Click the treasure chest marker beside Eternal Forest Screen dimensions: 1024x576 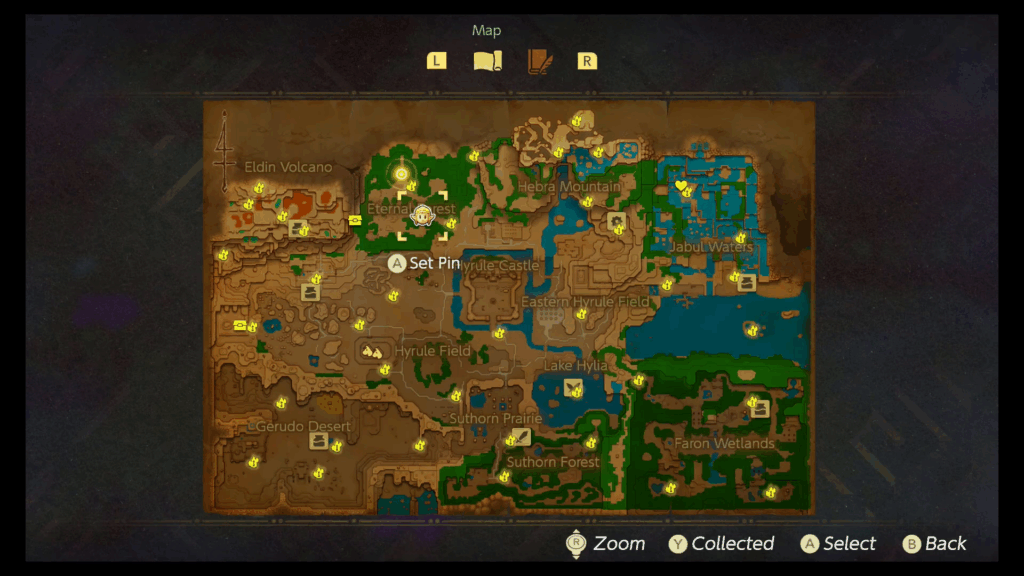tap(355, 220)
